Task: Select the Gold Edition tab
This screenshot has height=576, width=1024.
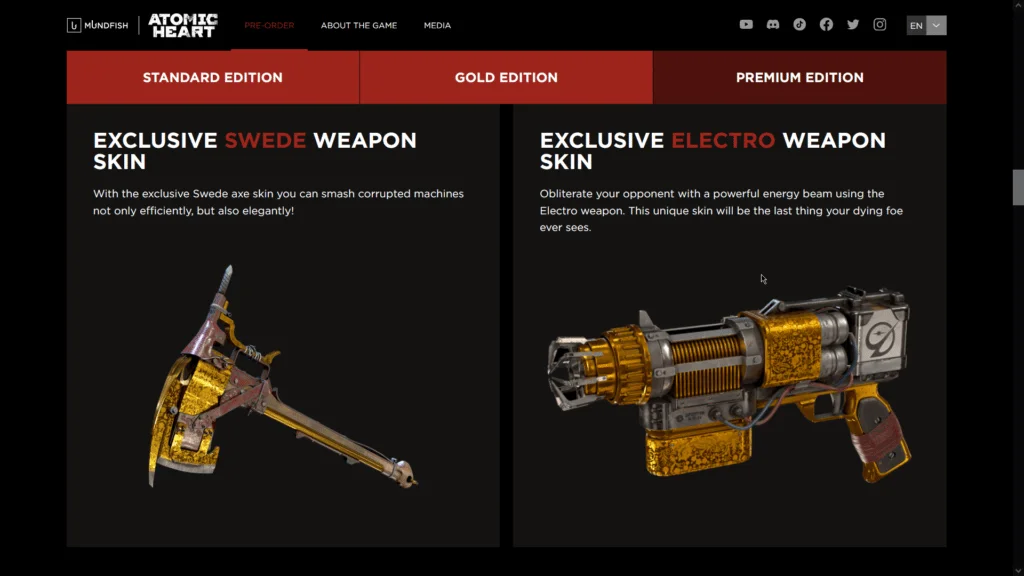Action: click(x=506, y=77)
